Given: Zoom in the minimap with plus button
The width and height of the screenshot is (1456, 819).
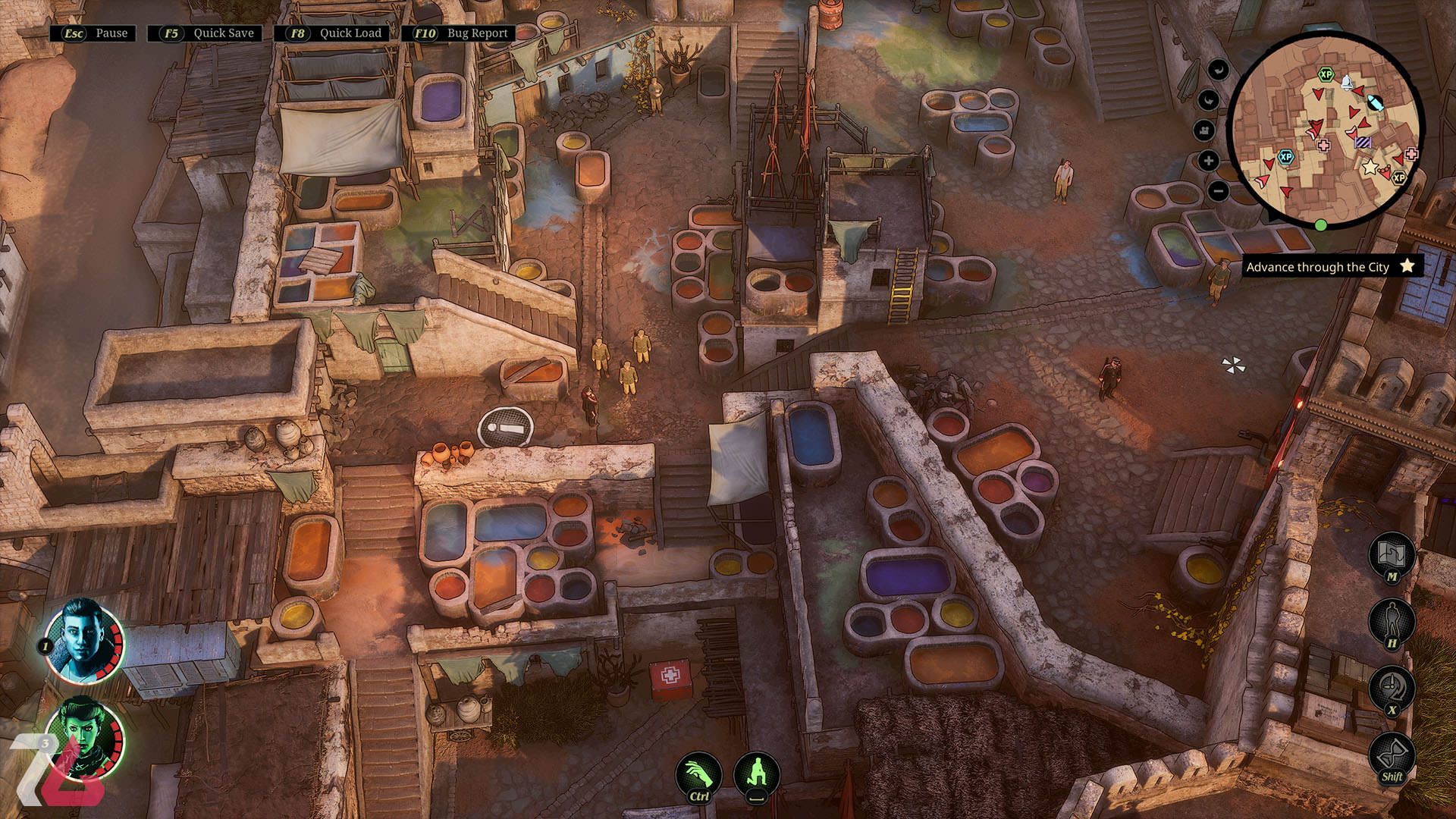Looking at the screenshot, I should click(x=1209, y=160).
